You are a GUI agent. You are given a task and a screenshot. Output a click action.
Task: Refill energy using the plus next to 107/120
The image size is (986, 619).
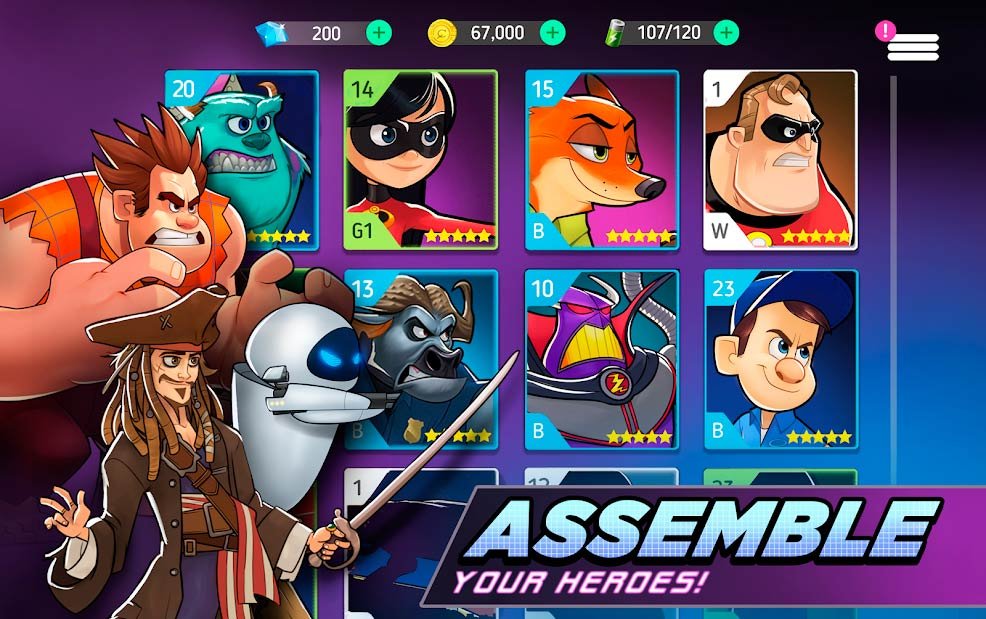(726, 33)
